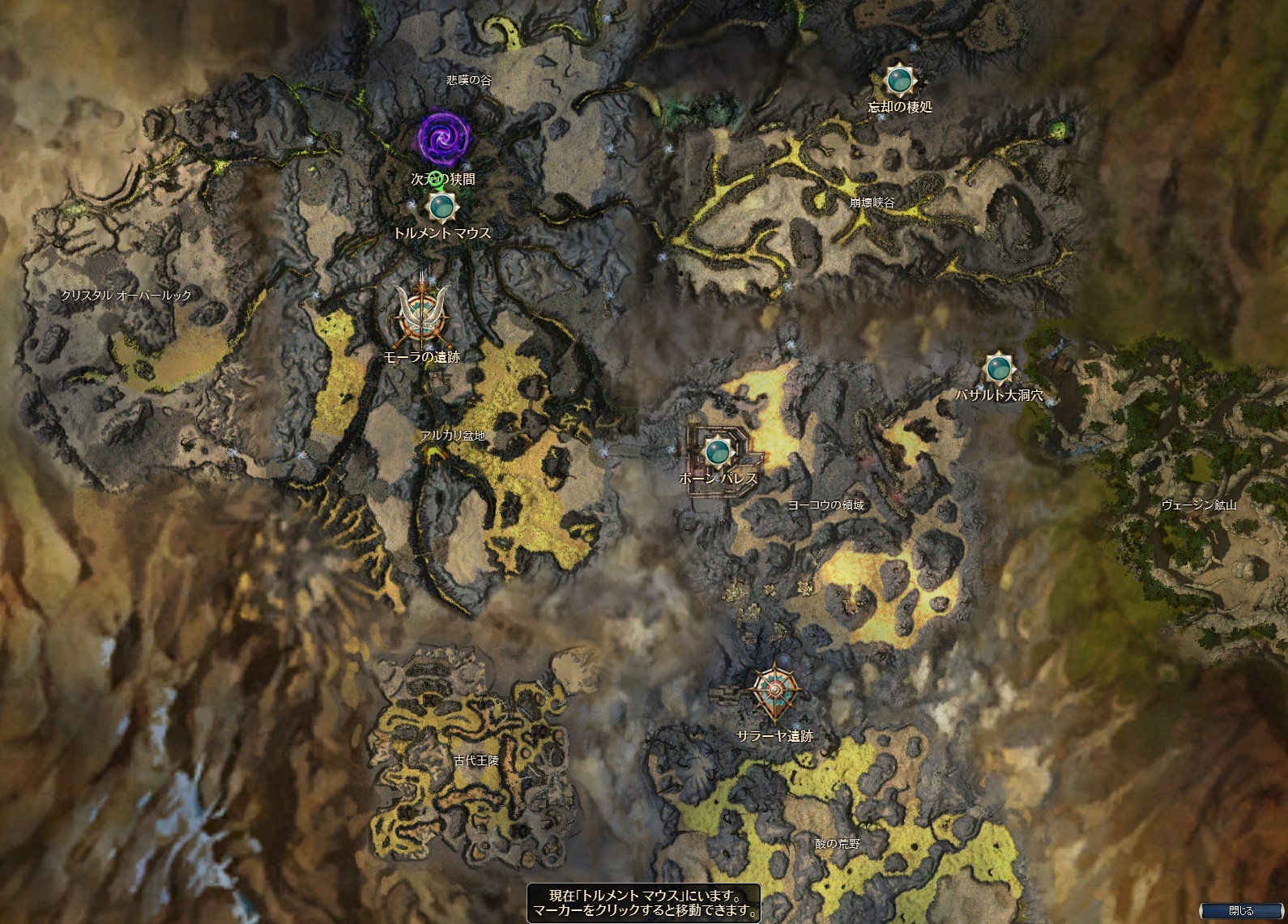1288x924 pixels.
Task: Choose the 忘却の棲処 outpost marker
Action: [x=898, y=80]
